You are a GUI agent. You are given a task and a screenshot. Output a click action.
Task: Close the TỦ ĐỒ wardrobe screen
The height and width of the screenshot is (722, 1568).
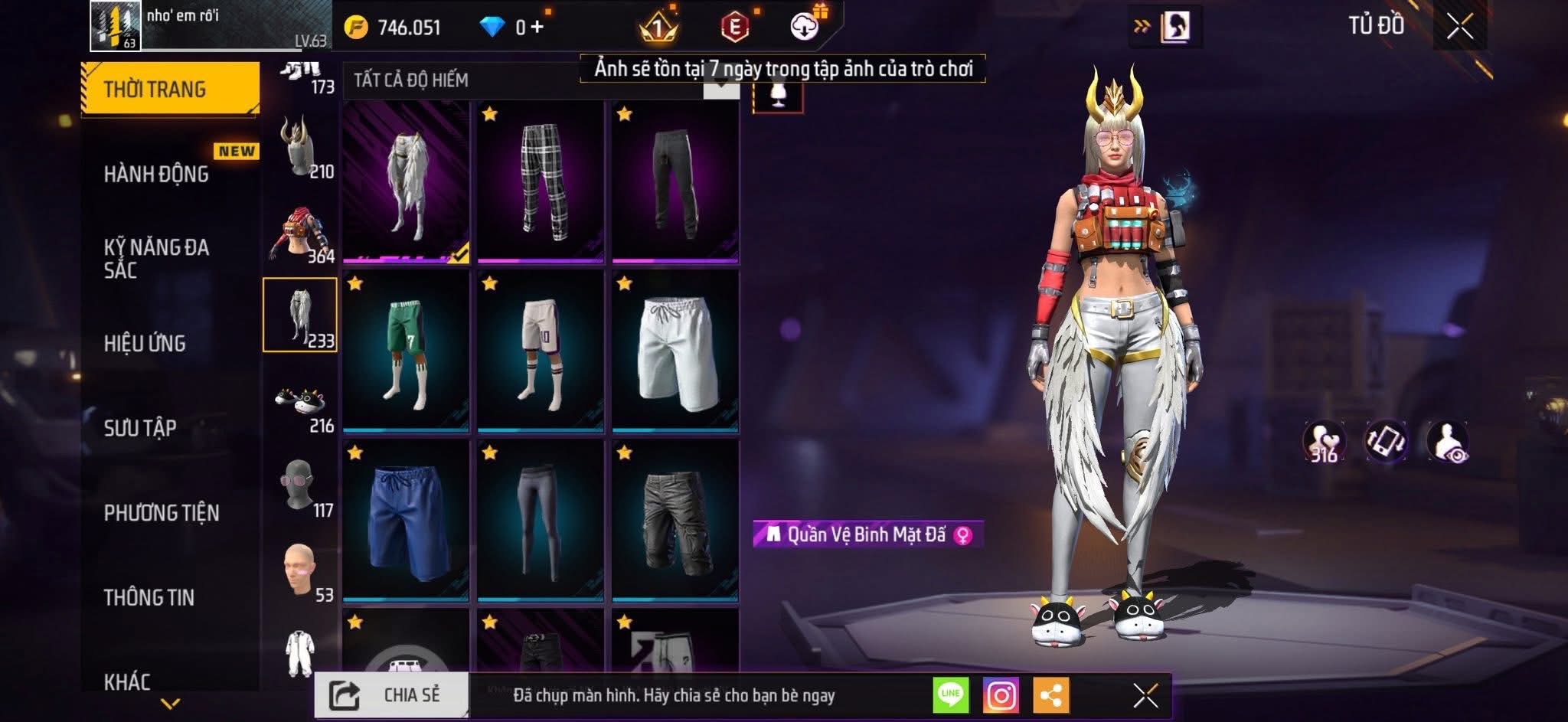pyautogui.click(x=1459, y=28)
